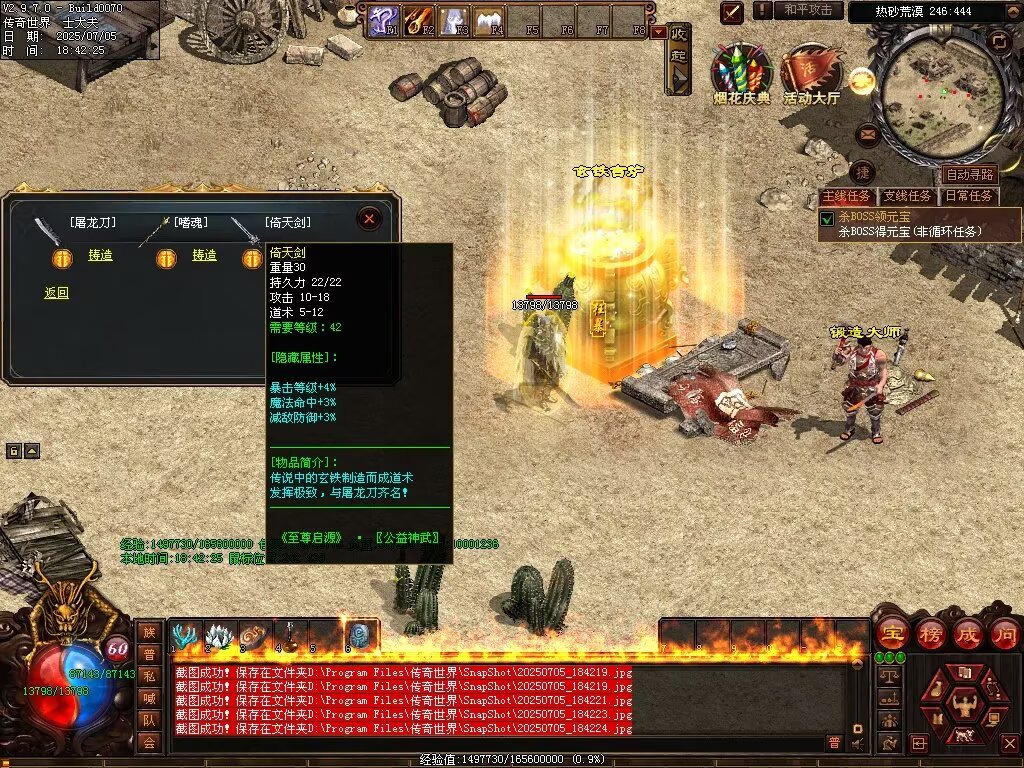Select the 队 team chat channel

tap(149, 718)
